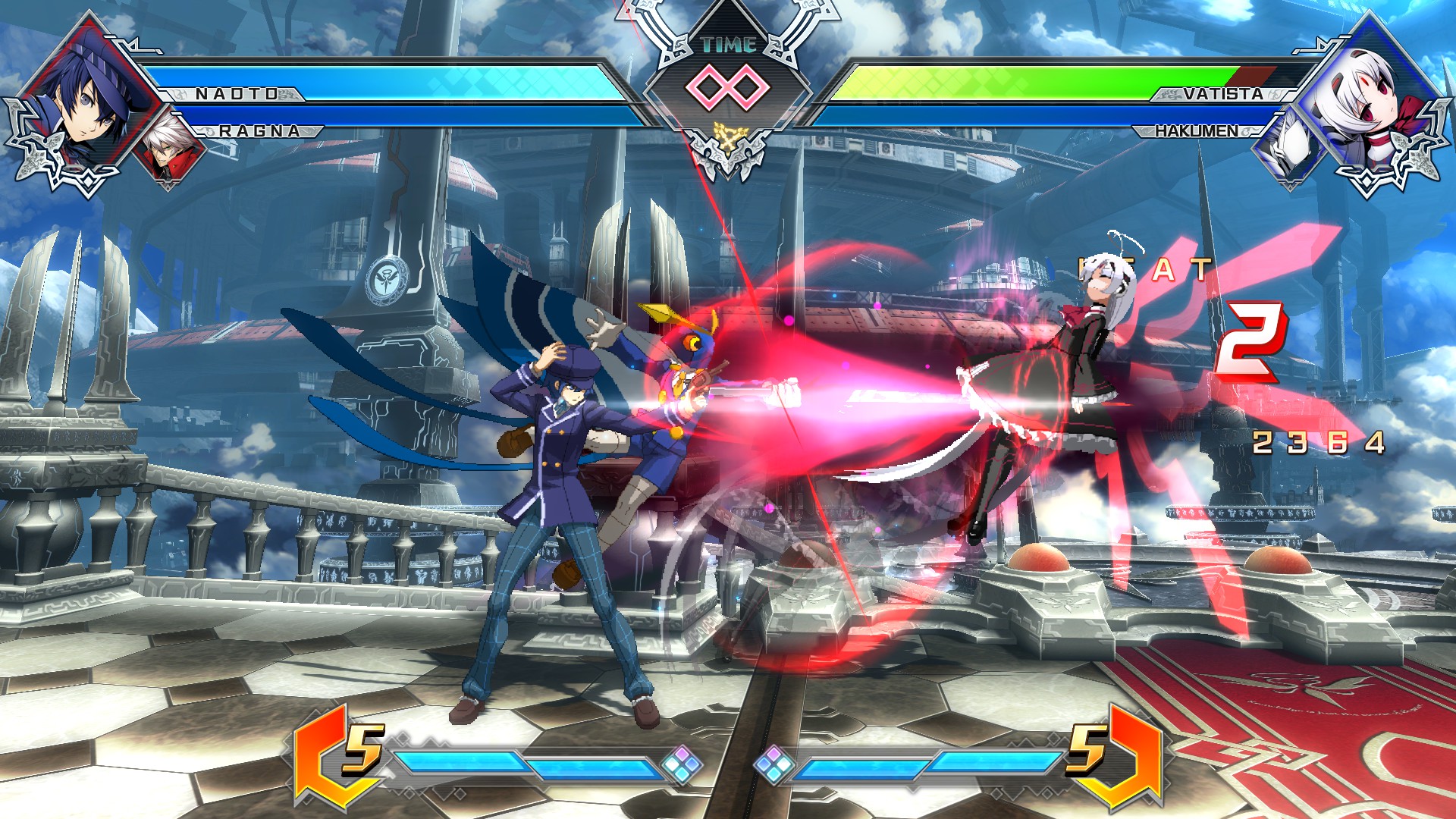The width and height of the screenshot is (1456, 819).
Task: Select Hakumen's partner portrait icon
Action: pyautogui.click(x=1289, y=144)
